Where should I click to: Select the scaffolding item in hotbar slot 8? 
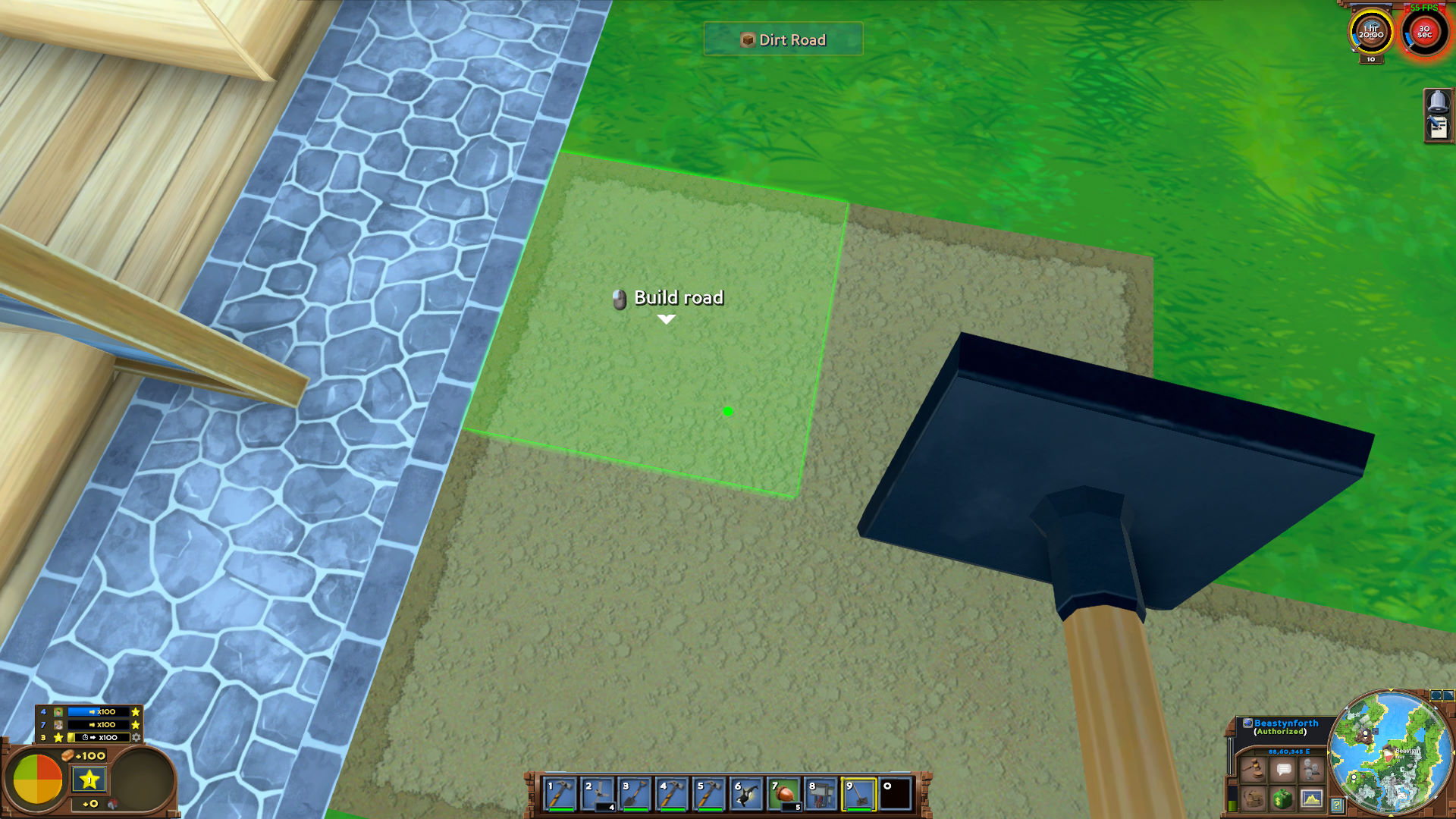point(821,795)
